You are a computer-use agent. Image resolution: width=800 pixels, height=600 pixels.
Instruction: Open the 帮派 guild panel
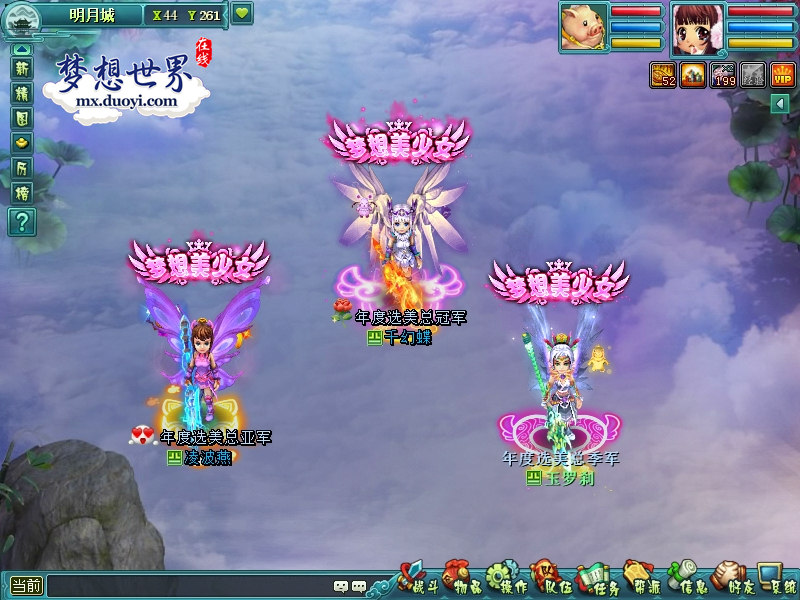pyautogui.click(x=638, y=580)
